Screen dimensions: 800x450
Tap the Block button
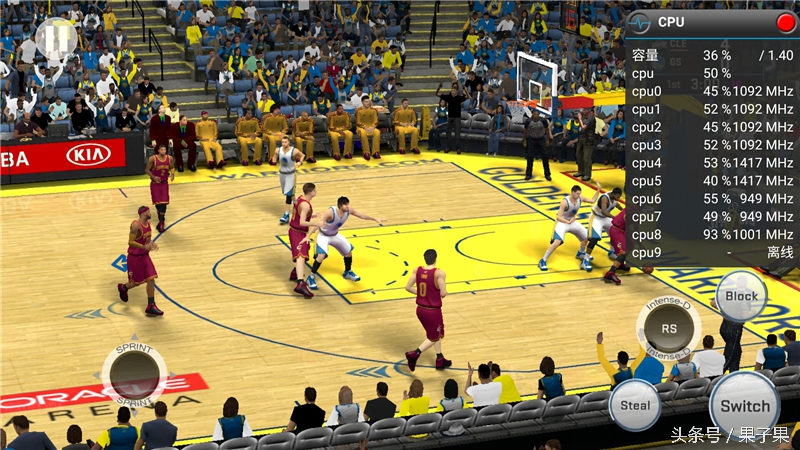(x=741, y=296)
